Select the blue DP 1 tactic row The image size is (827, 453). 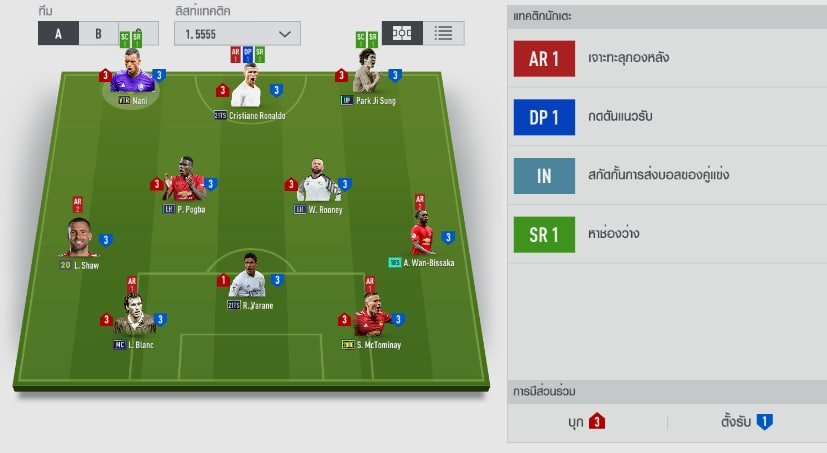(667, 118)
